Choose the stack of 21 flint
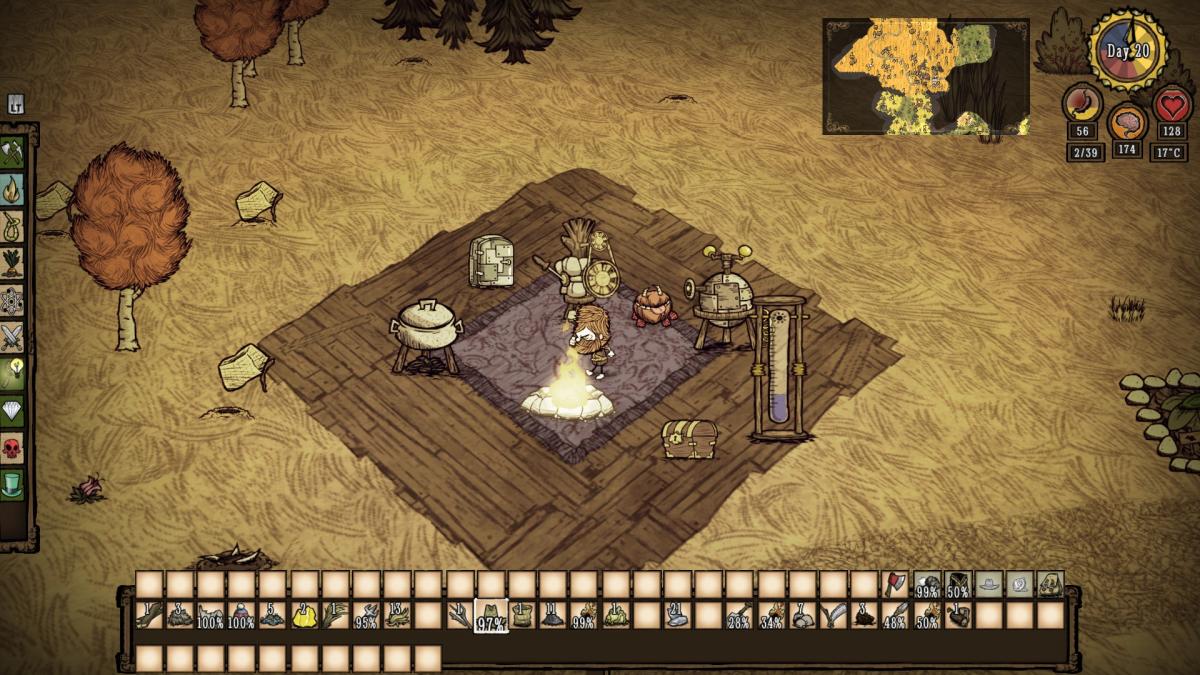1200x675 pixels. tap(678, 615)
